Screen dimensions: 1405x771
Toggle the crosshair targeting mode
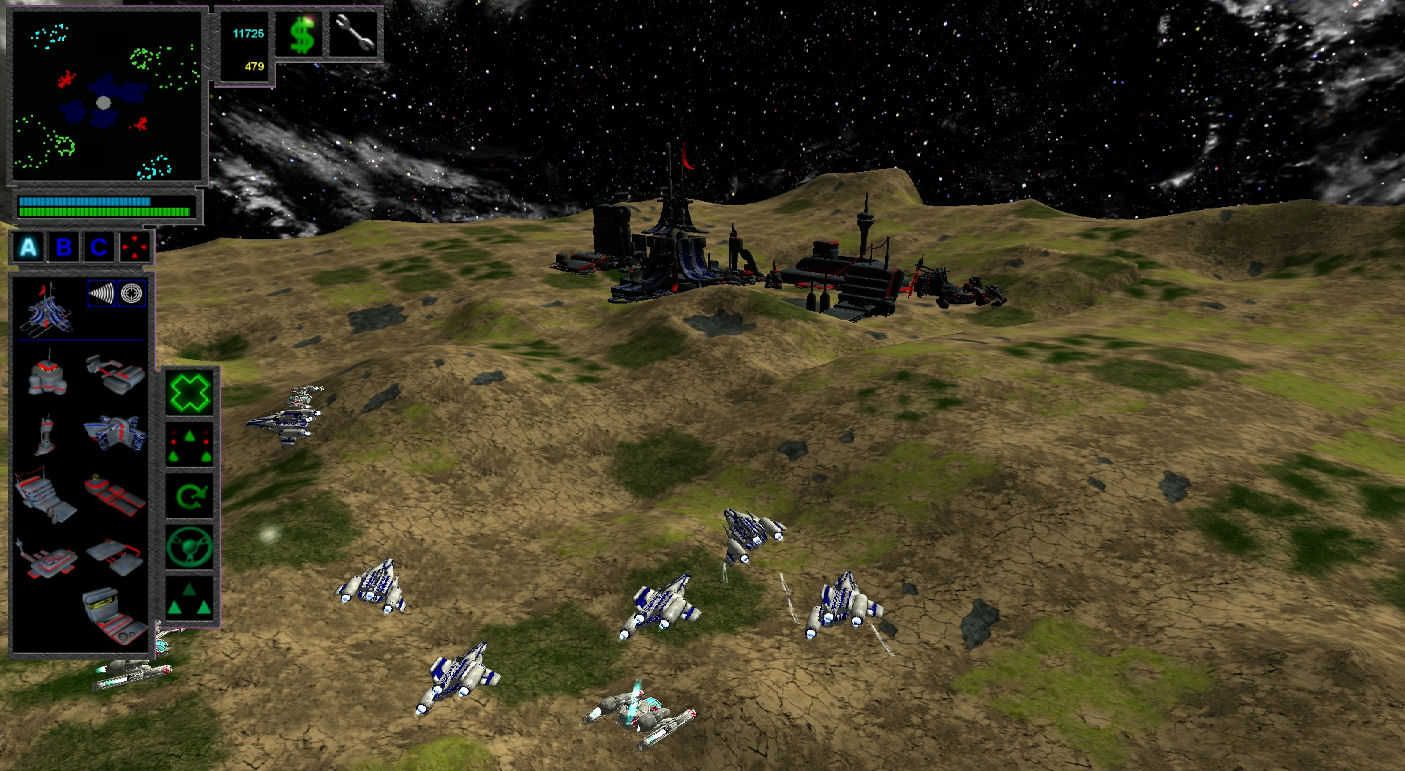(x=131, y=294)
